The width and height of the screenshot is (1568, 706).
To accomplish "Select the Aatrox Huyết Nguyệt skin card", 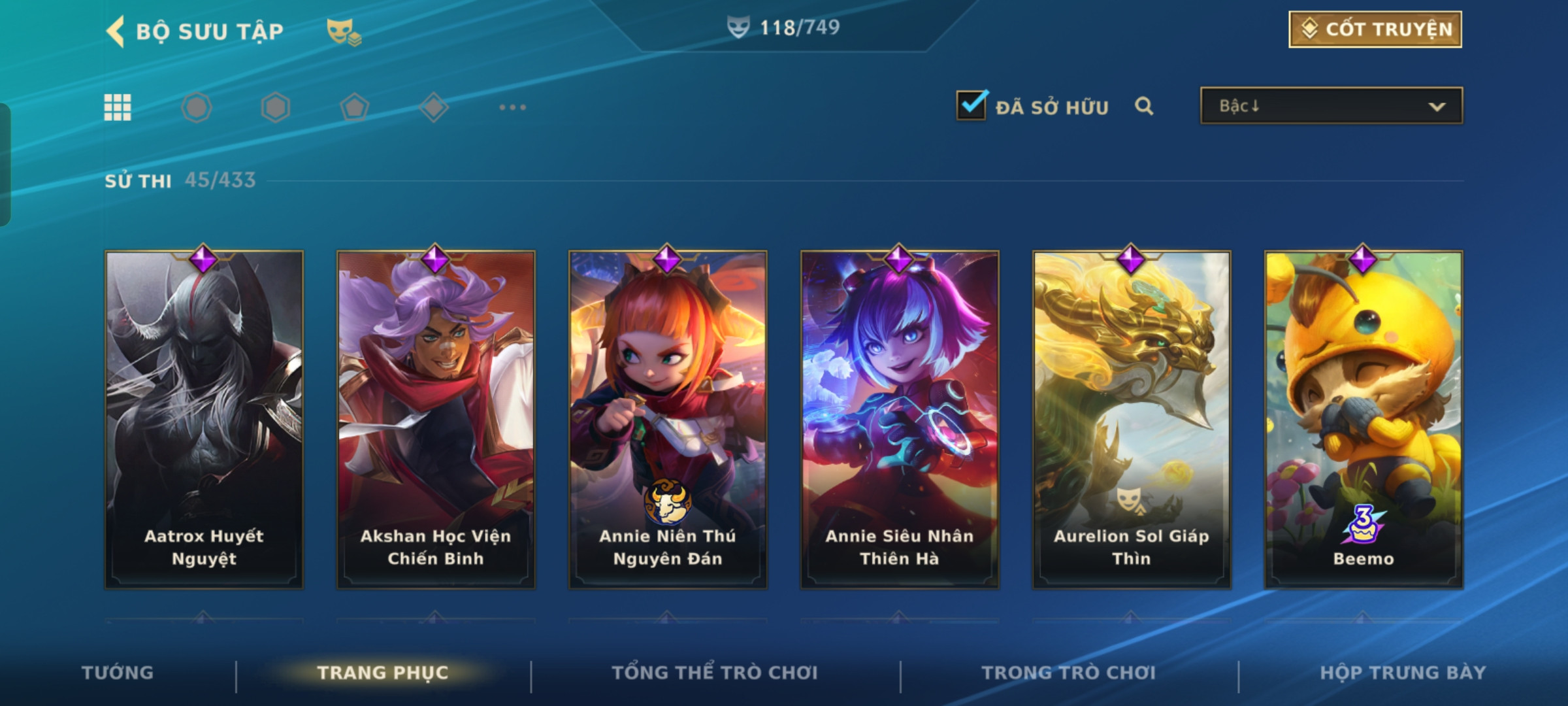I will [204, 420].
